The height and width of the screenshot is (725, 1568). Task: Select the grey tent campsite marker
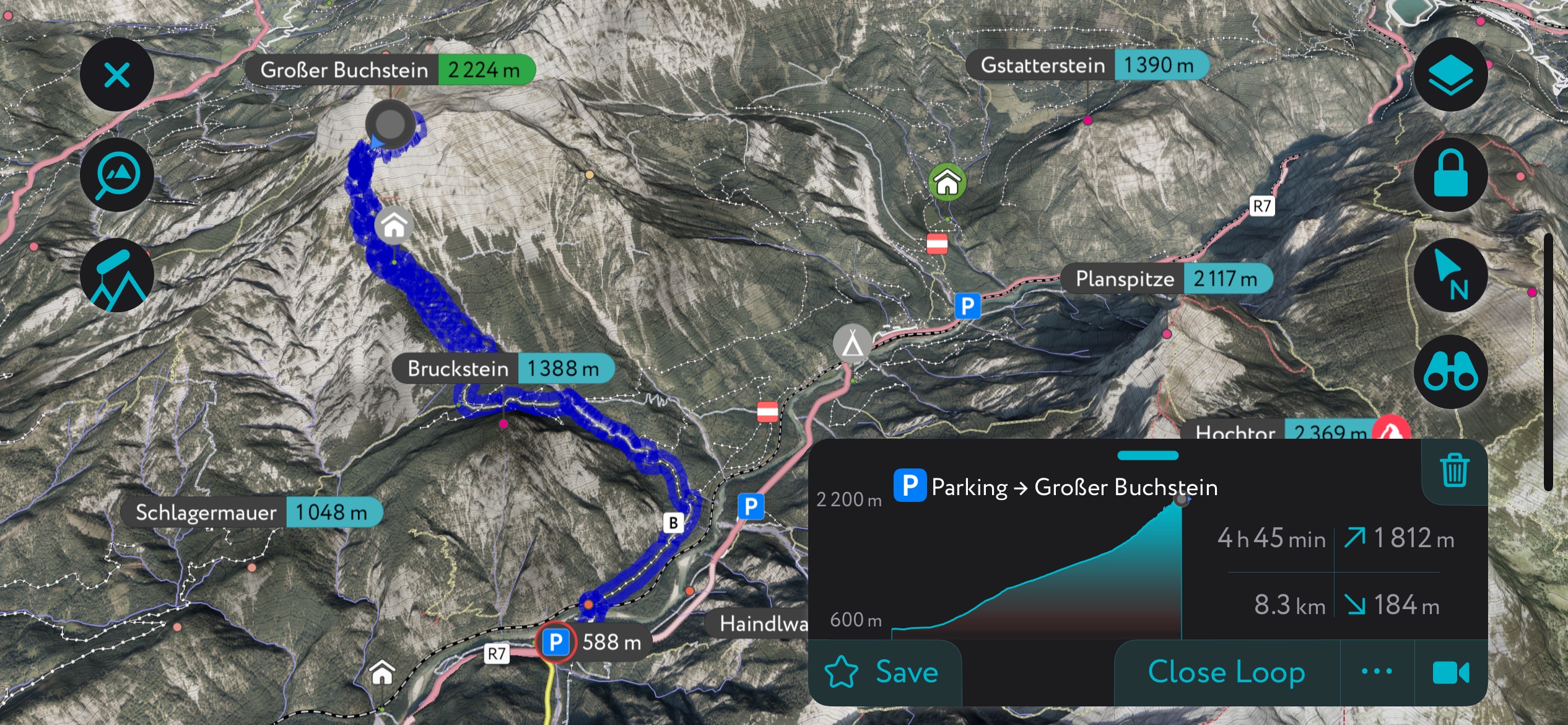(x=852, y=343)
